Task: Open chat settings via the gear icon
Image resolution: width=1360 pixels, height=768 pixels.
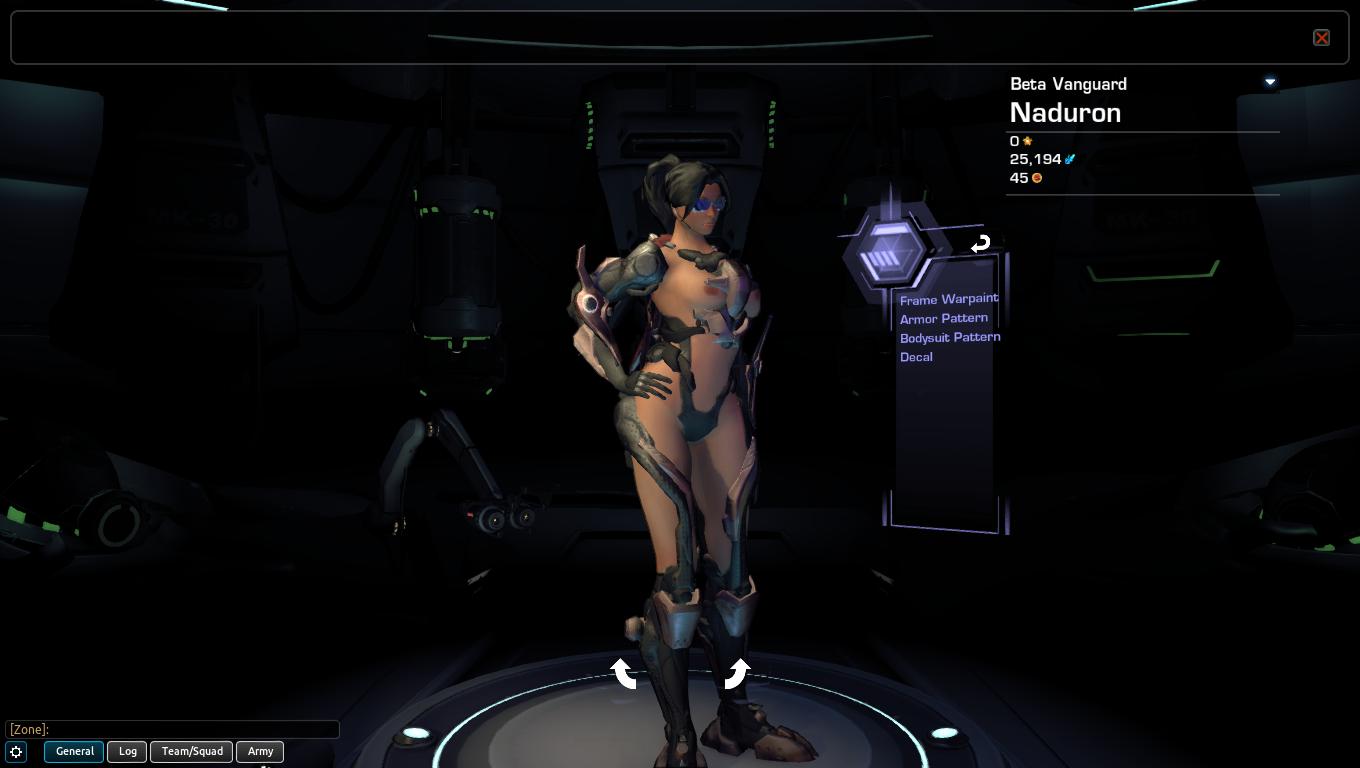Action: click(x=17, y=752)
